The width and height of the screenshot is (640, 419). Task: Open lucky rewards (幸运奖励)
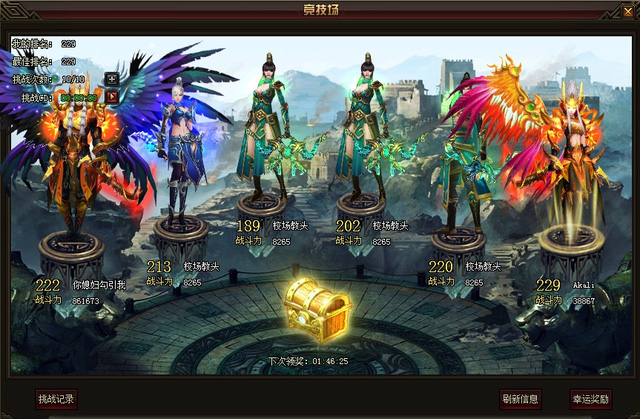[591, 399]
